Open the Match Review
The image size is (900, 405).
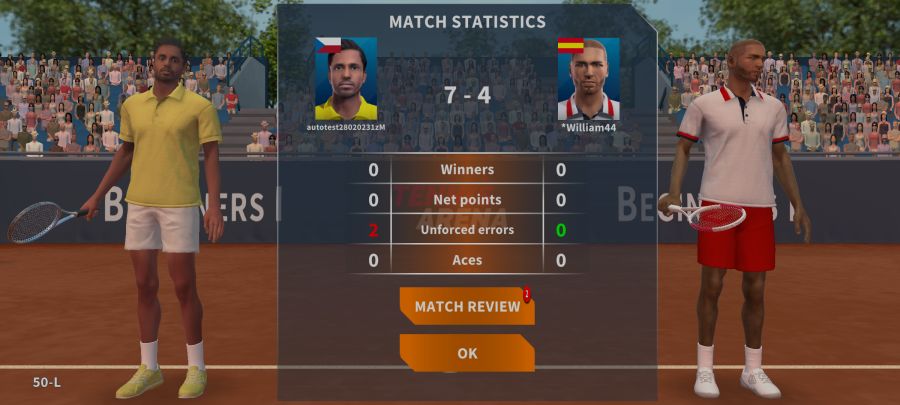(x=466, y=306)
